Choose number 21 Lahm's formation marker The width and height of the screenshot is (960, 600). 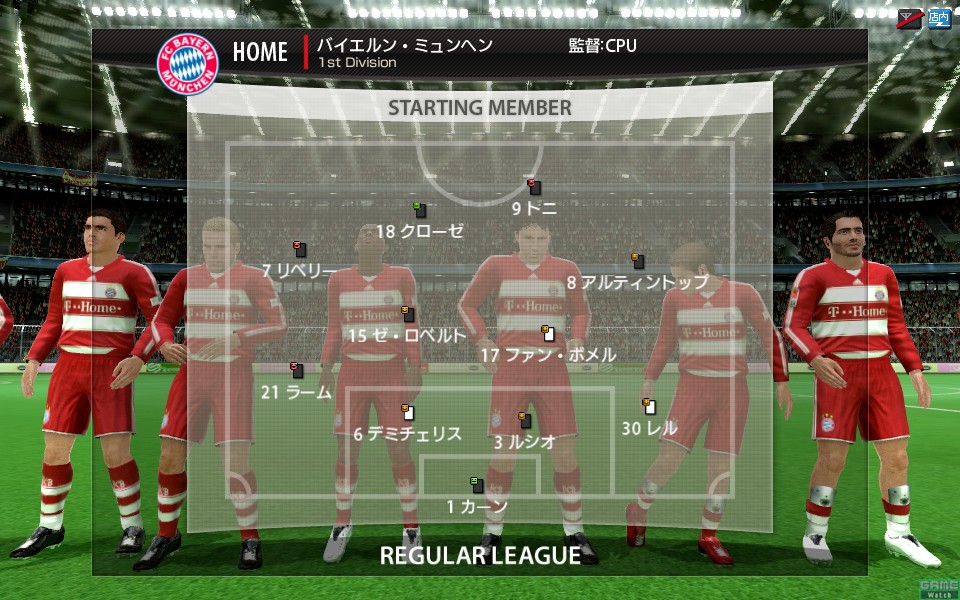pos(297,370)
